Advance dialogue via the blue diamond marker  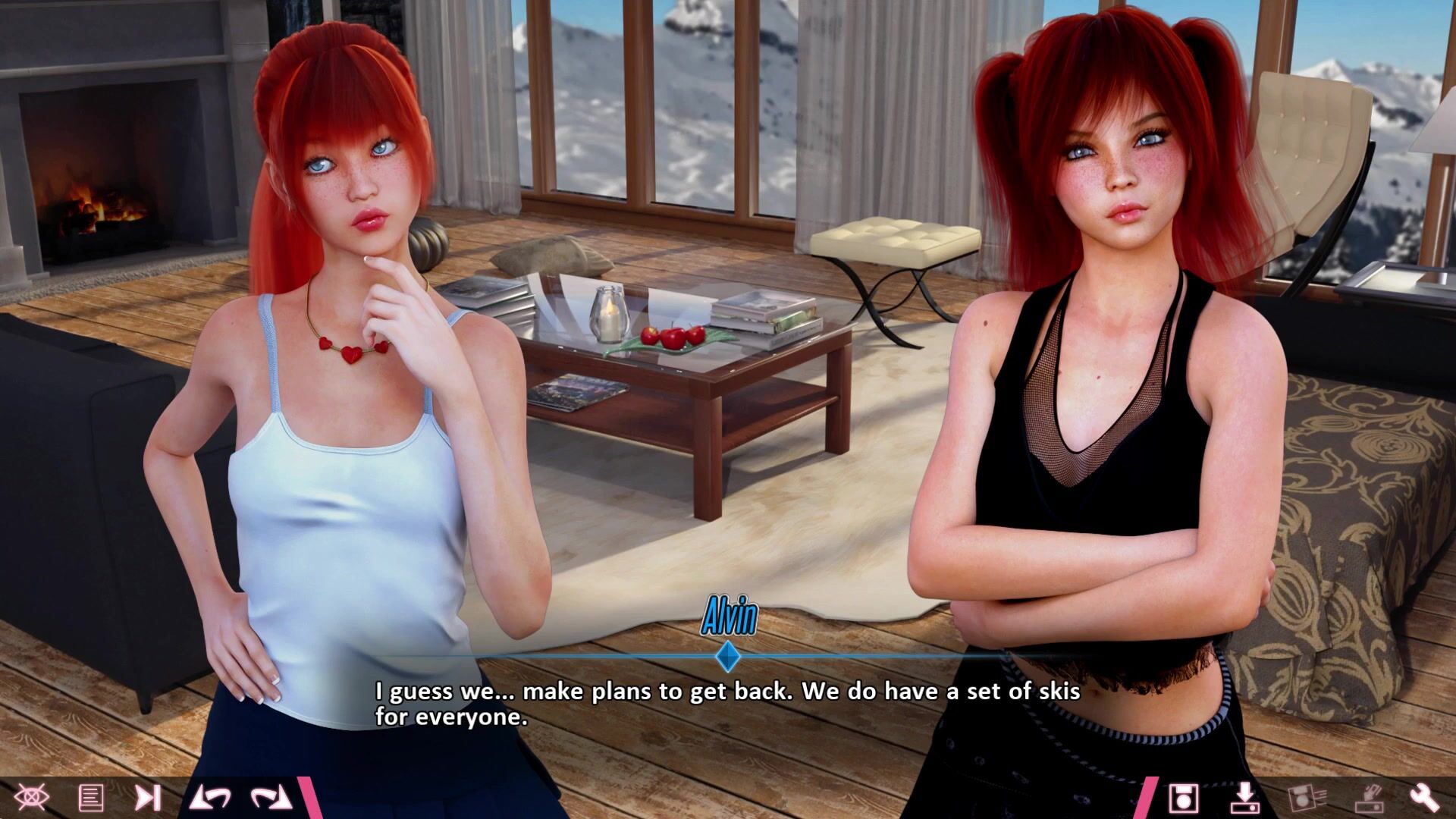coord(728,657)
